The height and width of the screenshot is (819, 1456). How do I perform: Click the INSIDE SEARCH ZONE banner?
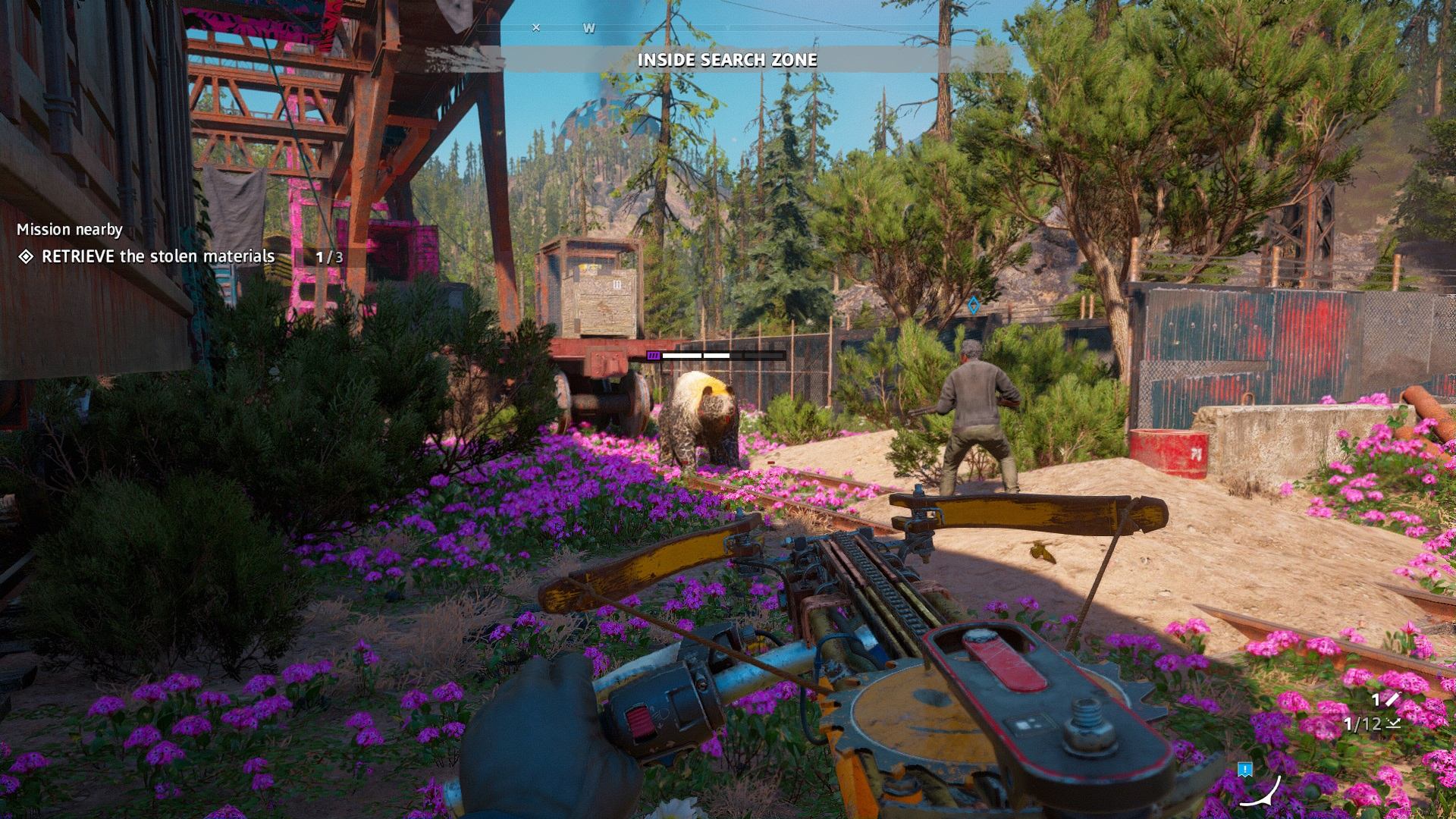(726, 60)
